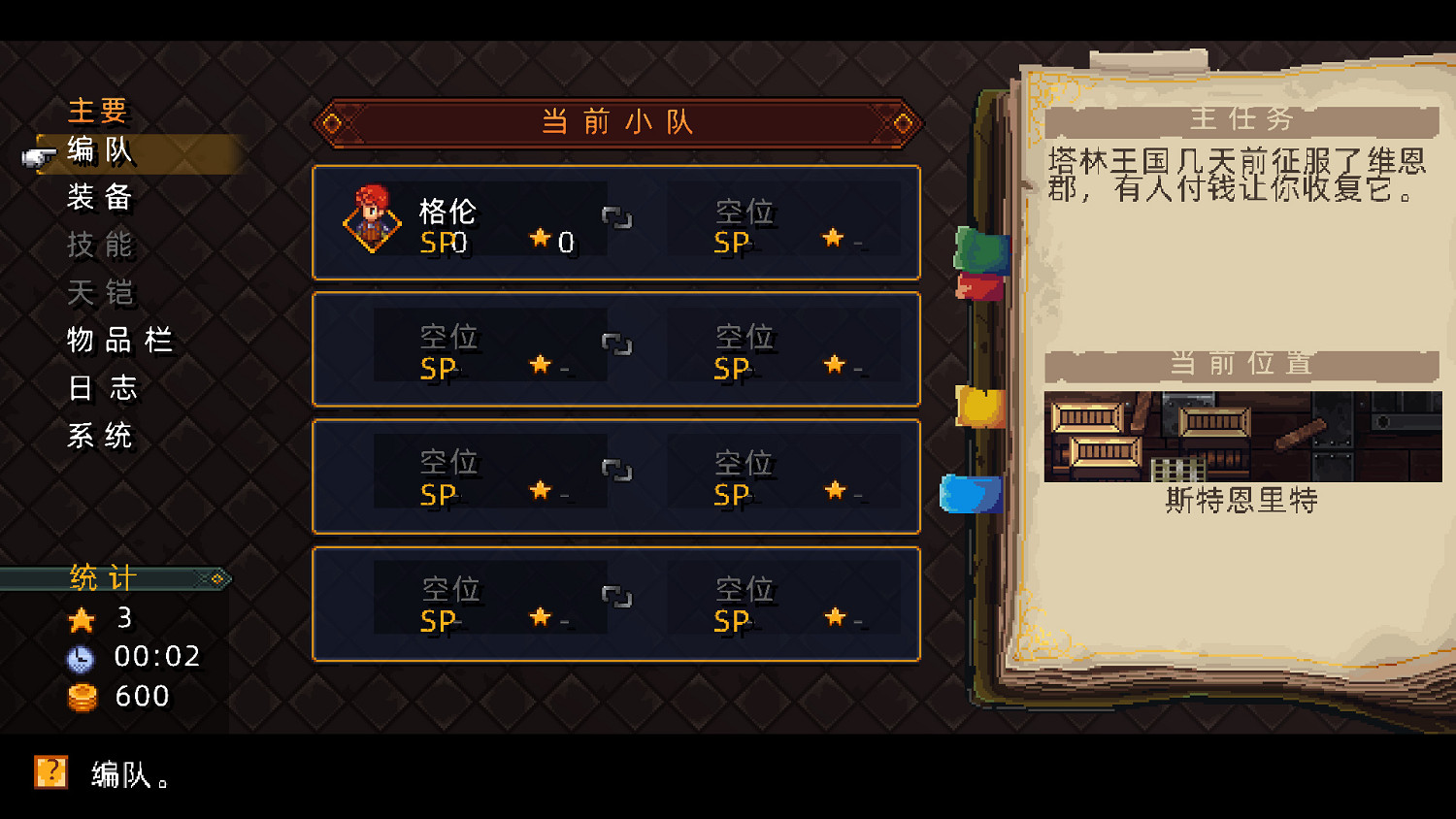Select the 装备 equipment menu item
This screenshot has width=1456, height=819.
100,199
